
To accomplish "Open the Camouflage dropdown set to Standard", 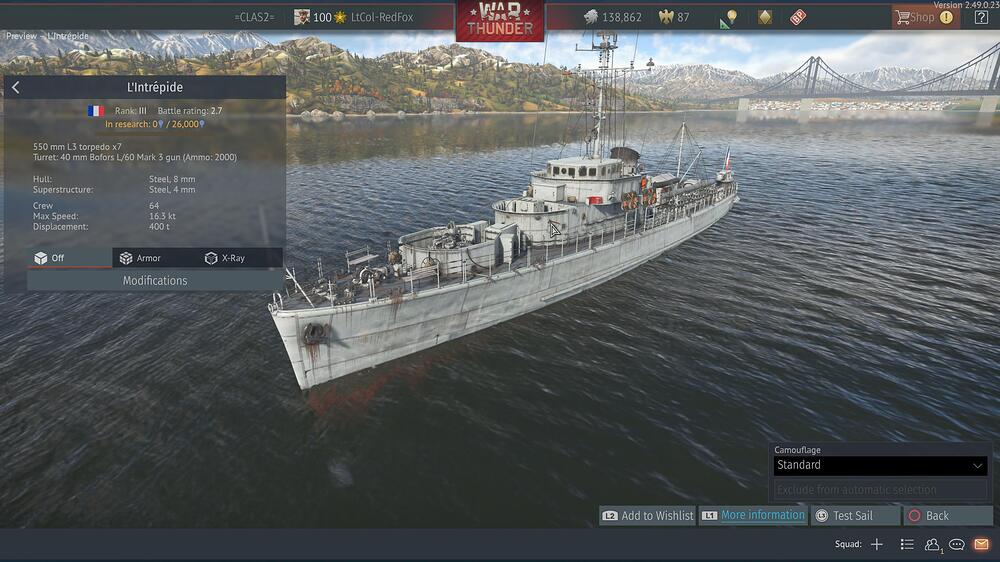I will click(x=880, y=465).
